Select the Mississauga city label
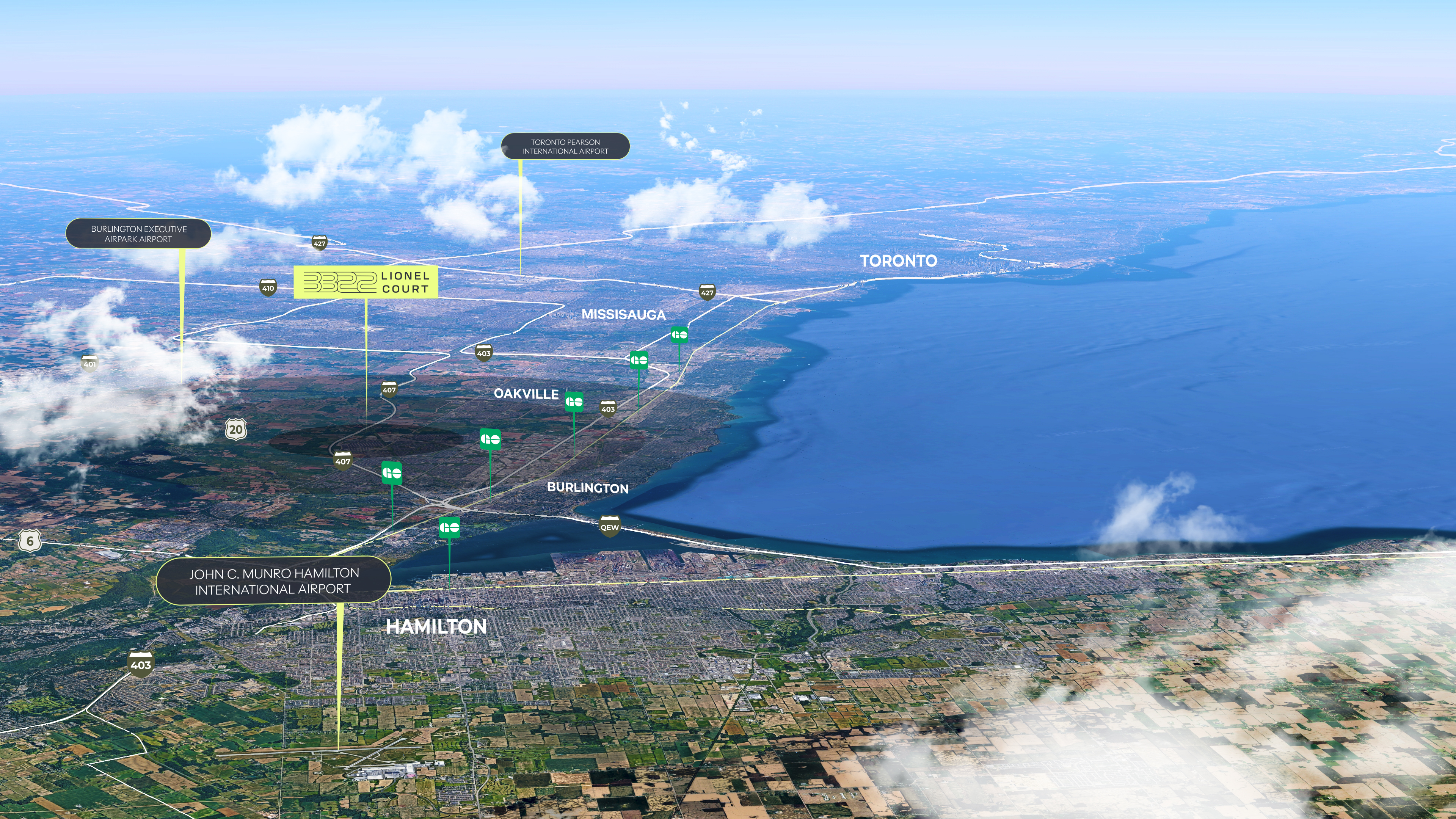The image size is (1456, 819). coord(623,314)
